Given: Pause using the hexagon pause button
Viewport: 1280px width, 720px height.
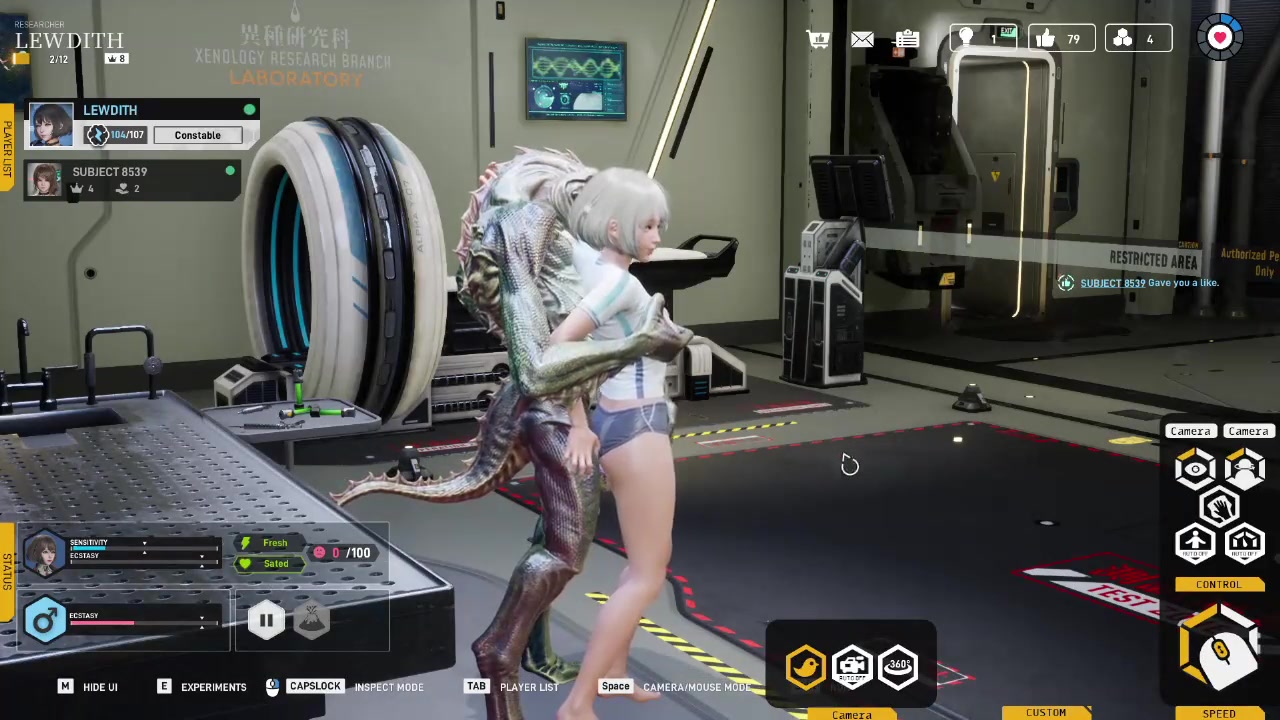Looking at the screenshot, I should [266, 620].
